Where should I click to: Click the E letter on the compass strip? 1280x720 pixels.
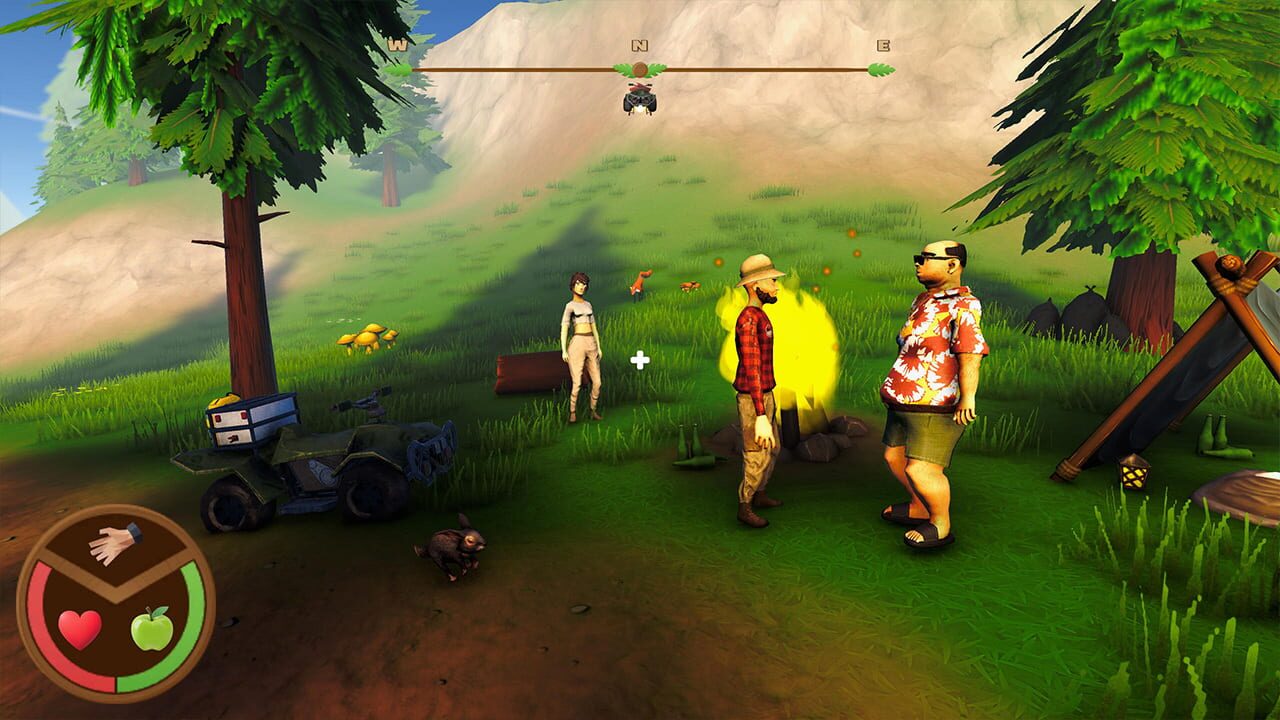[882, 46]
